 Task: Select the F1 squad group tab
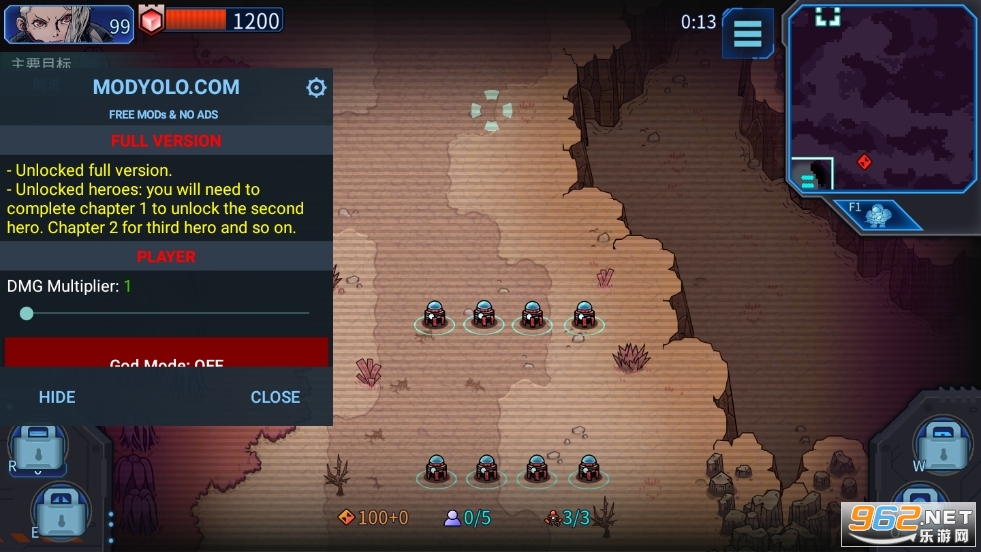(877, 214)
